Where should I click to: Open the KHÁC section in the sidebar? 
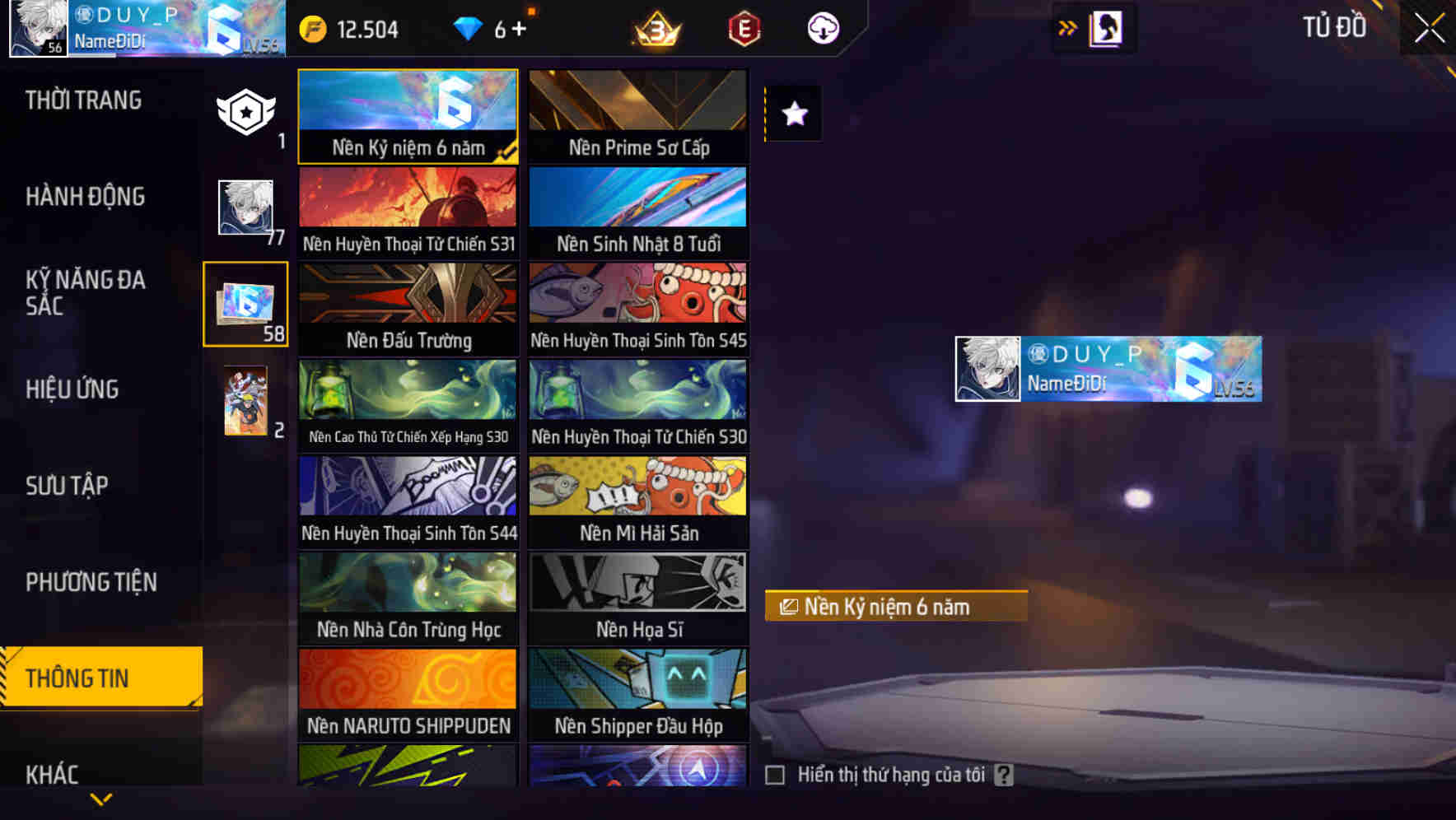coord(52,774)
